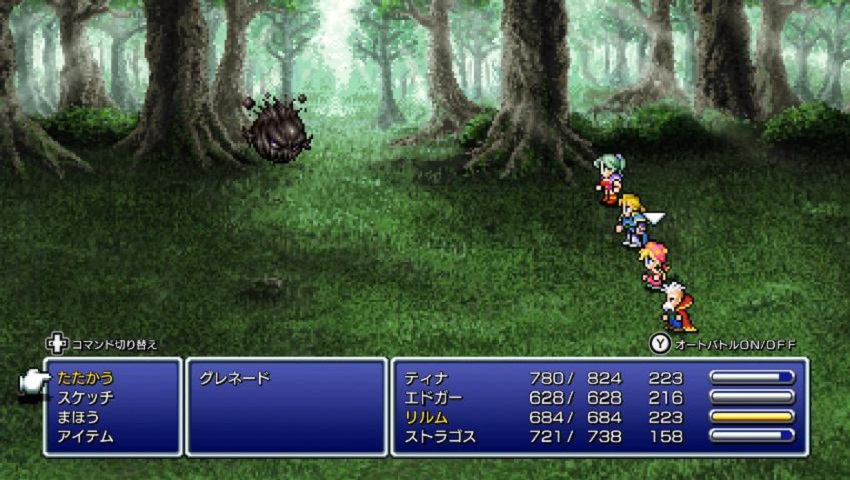
Task: Open the まほう (Magic) command
Action: pyautogui.click(x=80, y=417)
